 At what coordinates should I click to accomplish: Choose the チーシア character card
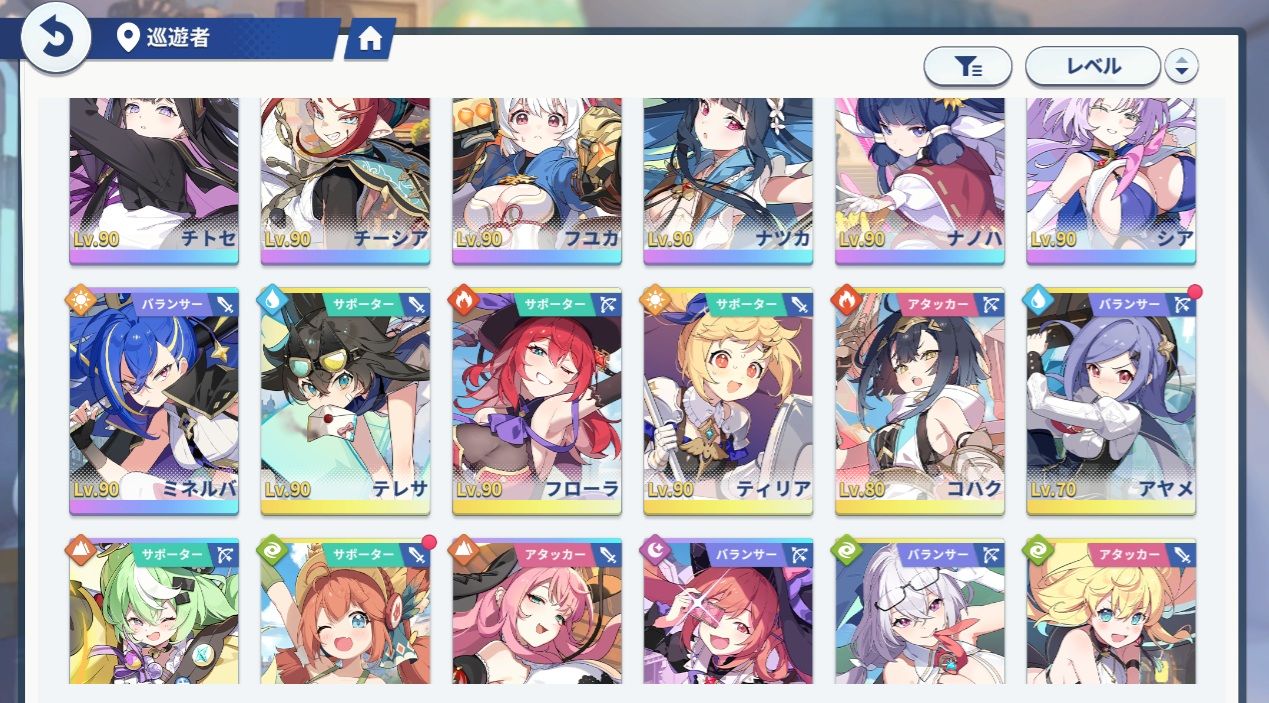click(345, 180)
